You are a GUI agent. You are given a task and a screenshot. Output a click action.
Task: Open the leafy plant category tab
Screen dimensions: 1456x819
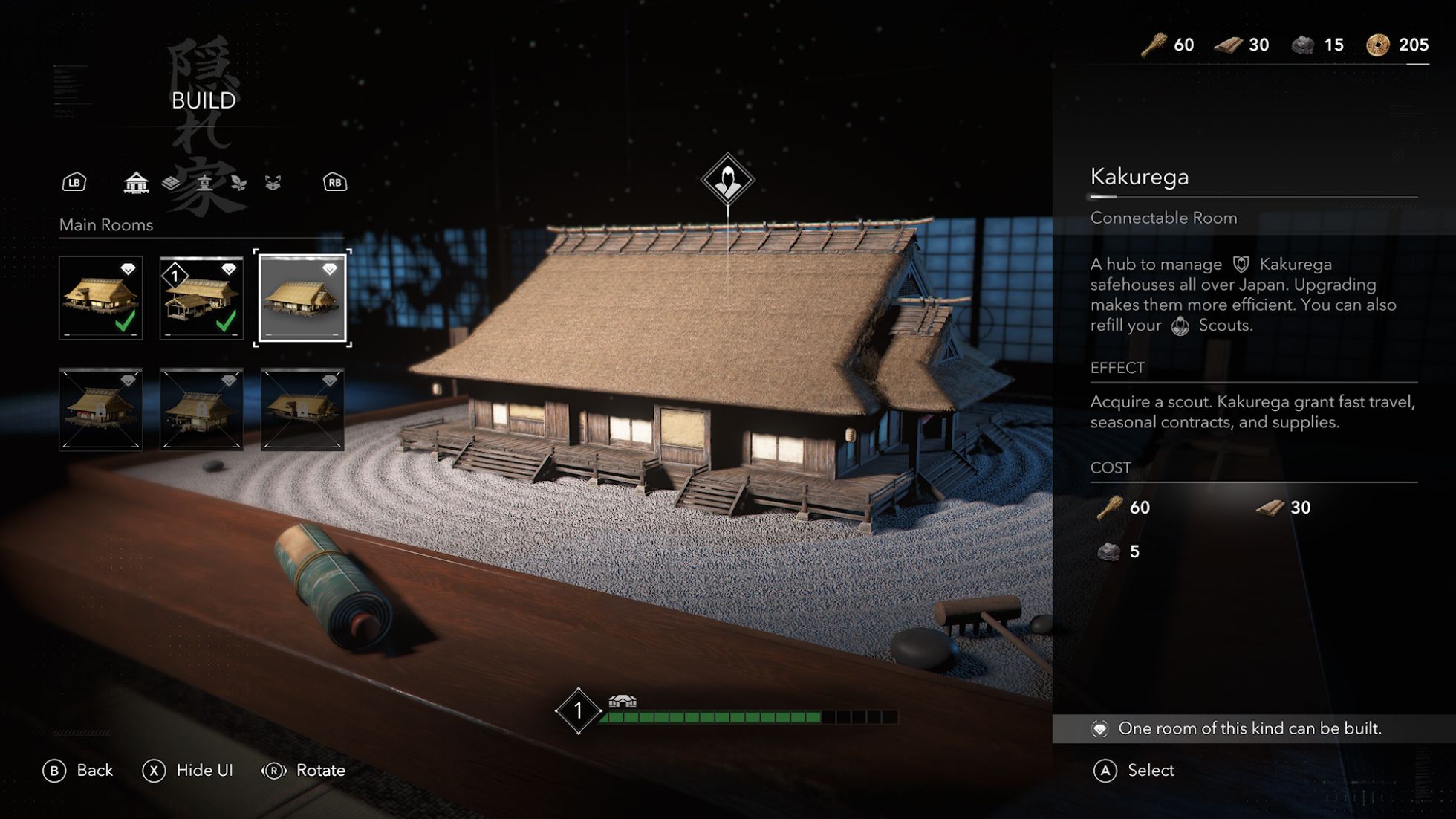tap(238, 182)
